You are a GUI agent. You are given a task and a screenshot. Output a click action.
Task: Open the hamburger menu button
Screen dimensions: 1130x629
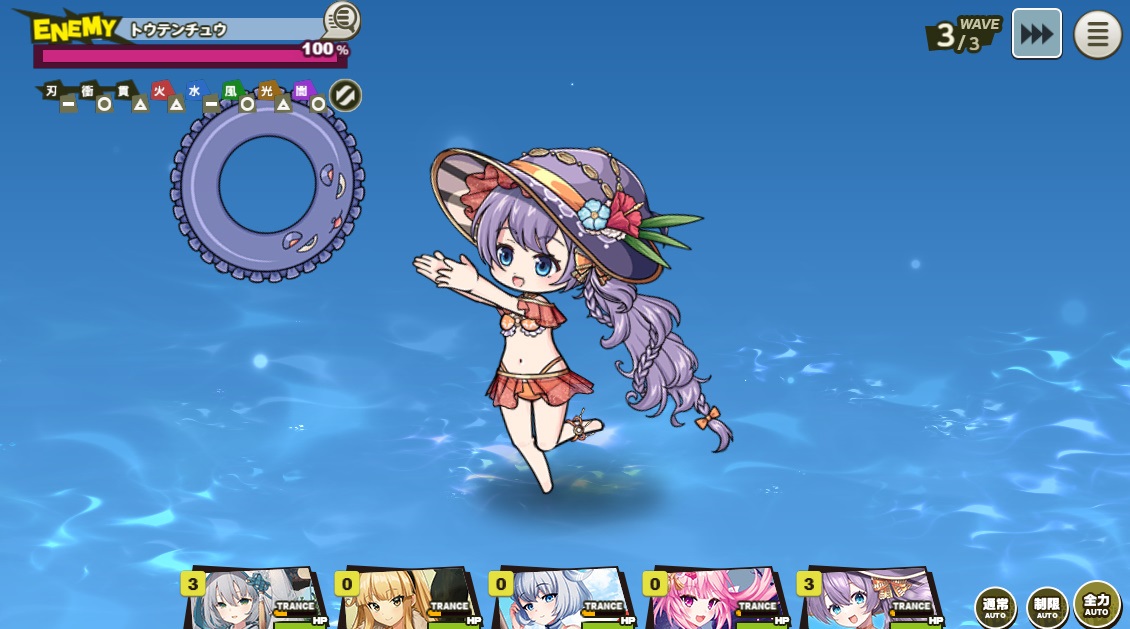coord(1097,35)
